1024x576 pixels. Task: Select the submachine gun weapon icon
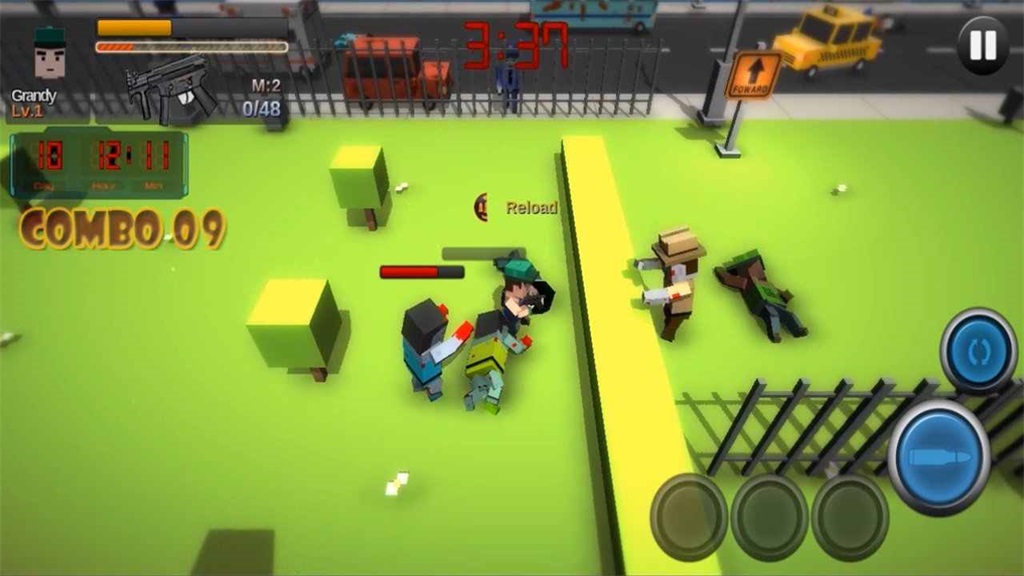(170, 91)
